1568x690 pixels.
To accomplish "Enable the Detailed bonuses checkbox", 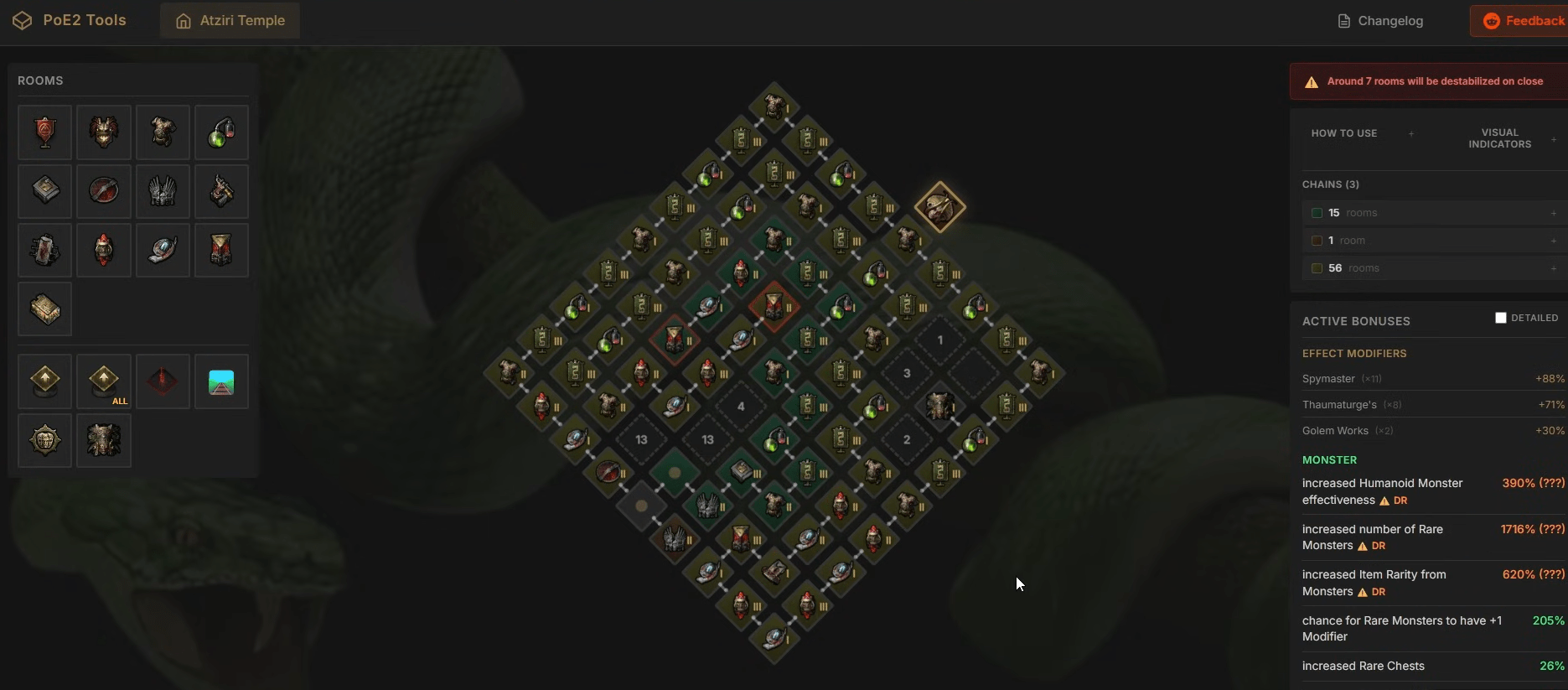I will click(x=1501, y=318).
